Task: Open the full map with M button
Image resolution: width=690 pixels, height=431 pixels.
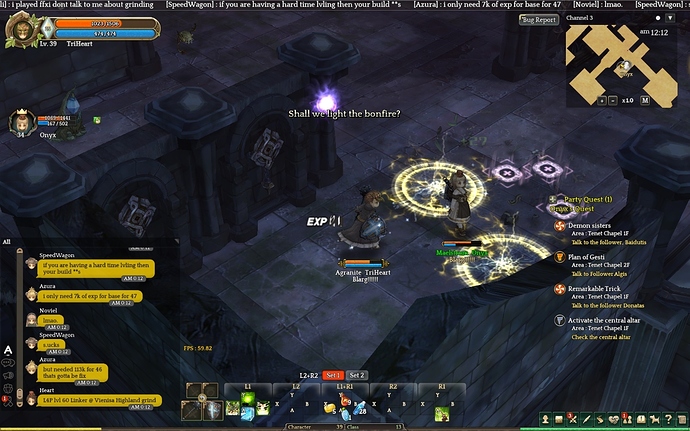Action: point(645,100)
